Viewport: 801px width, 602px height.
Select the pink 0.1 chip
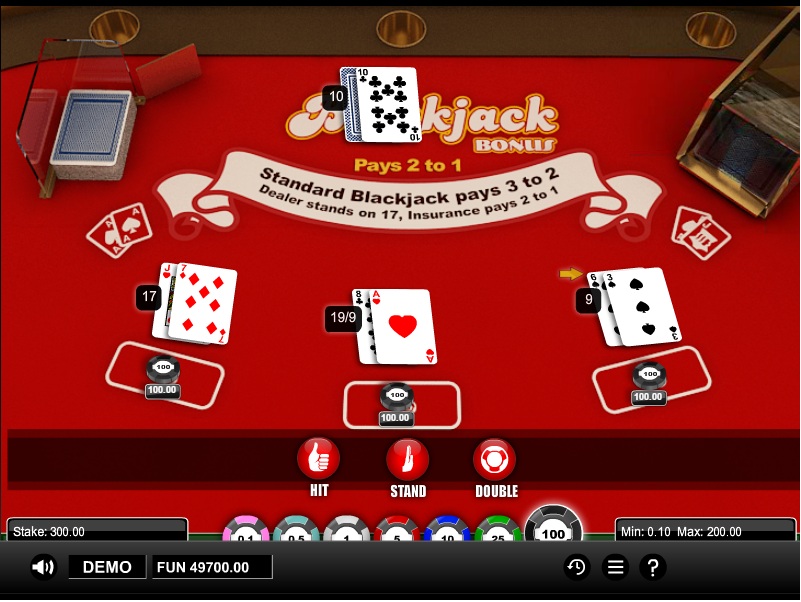click(246, 531)
